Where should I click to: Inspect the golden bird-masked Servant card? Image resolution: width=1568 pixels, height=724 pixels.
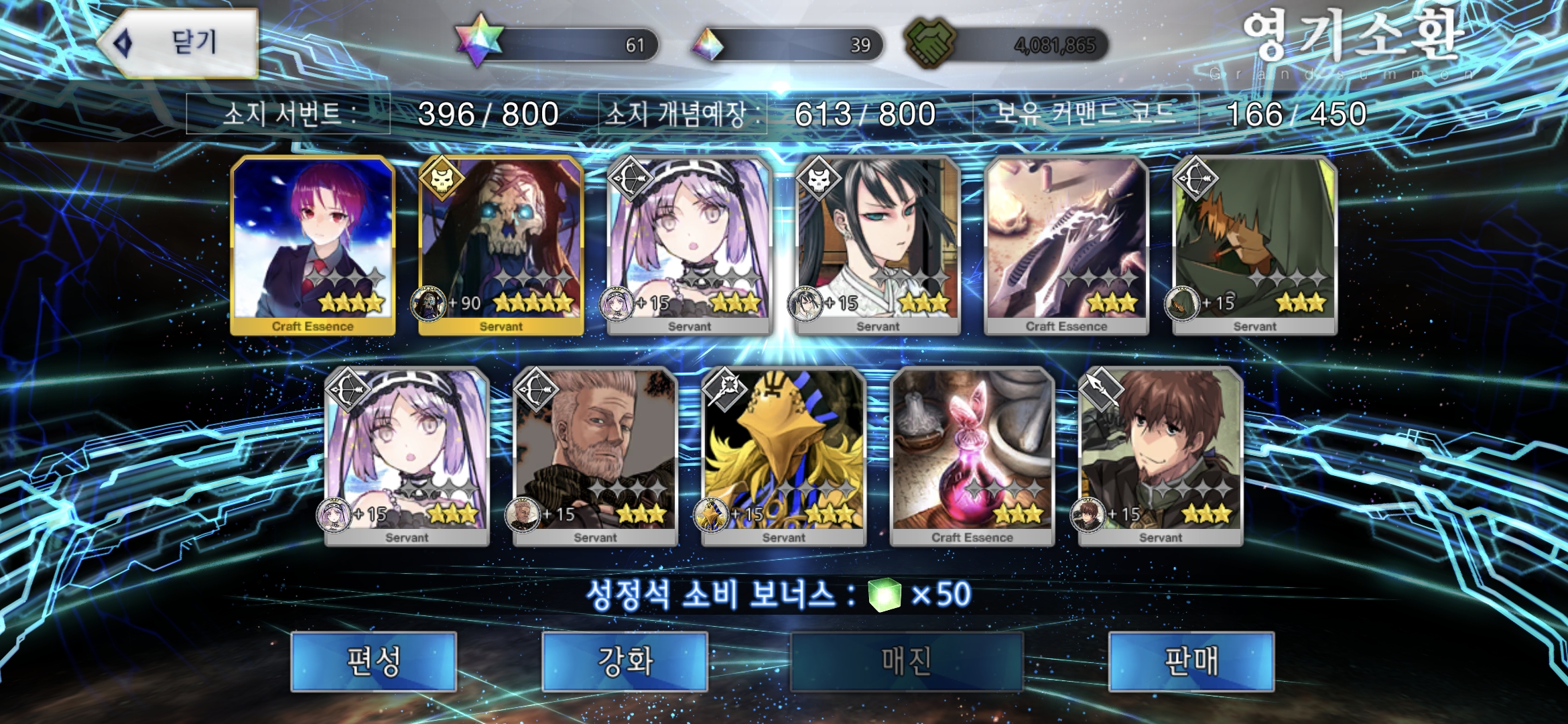(x=783, y=457)
